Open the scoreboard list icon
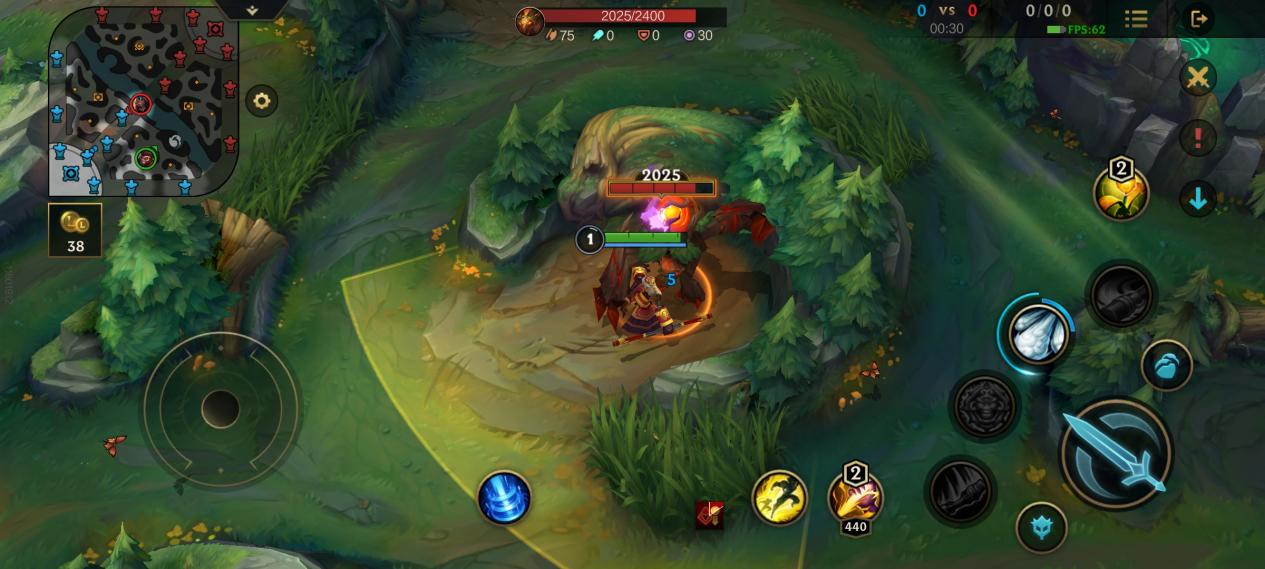1265x569 pixels. point(1136,18)
